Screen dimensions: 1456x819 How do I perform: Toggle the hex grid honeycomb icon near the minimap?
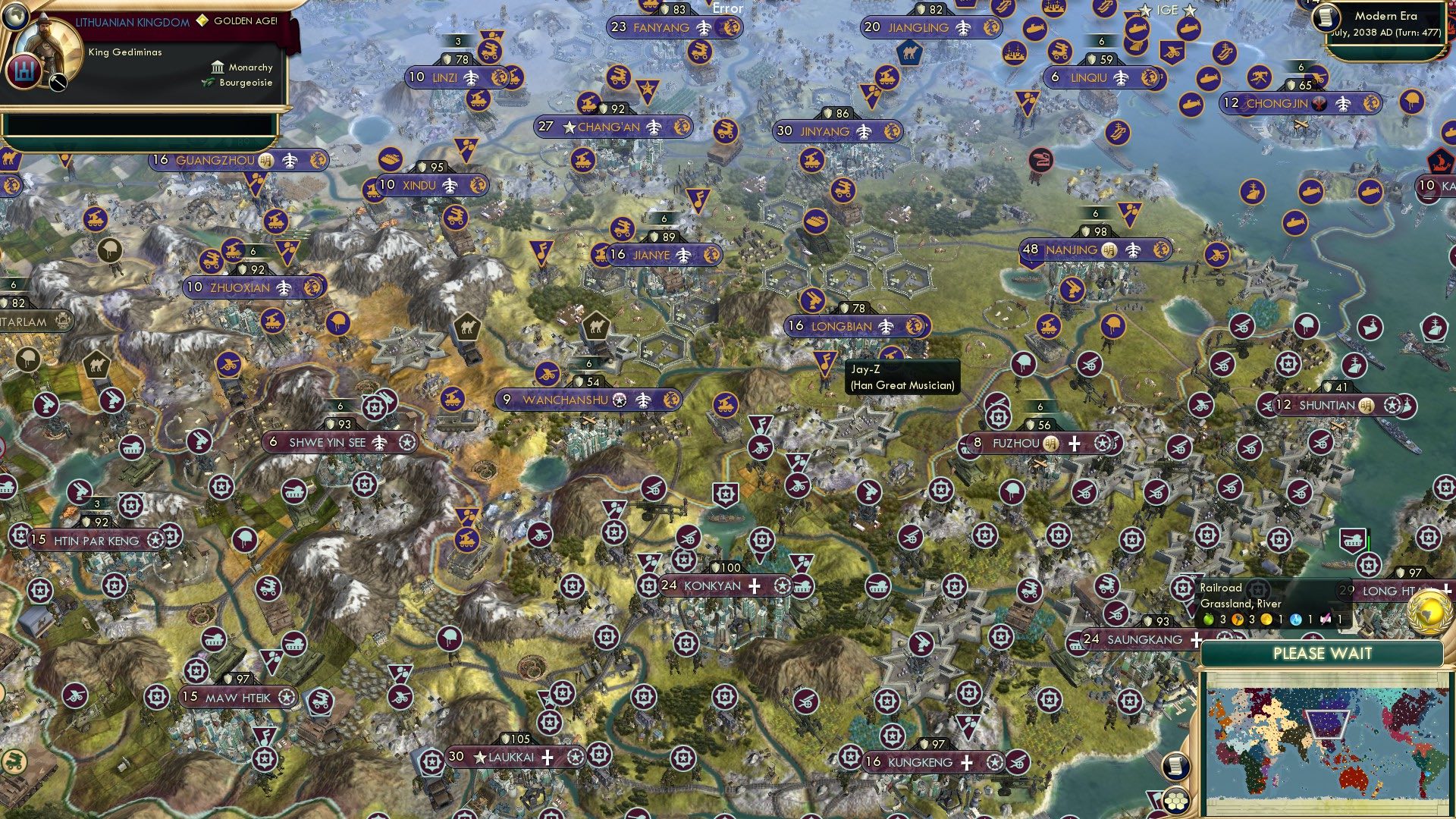pos(1176,801)
